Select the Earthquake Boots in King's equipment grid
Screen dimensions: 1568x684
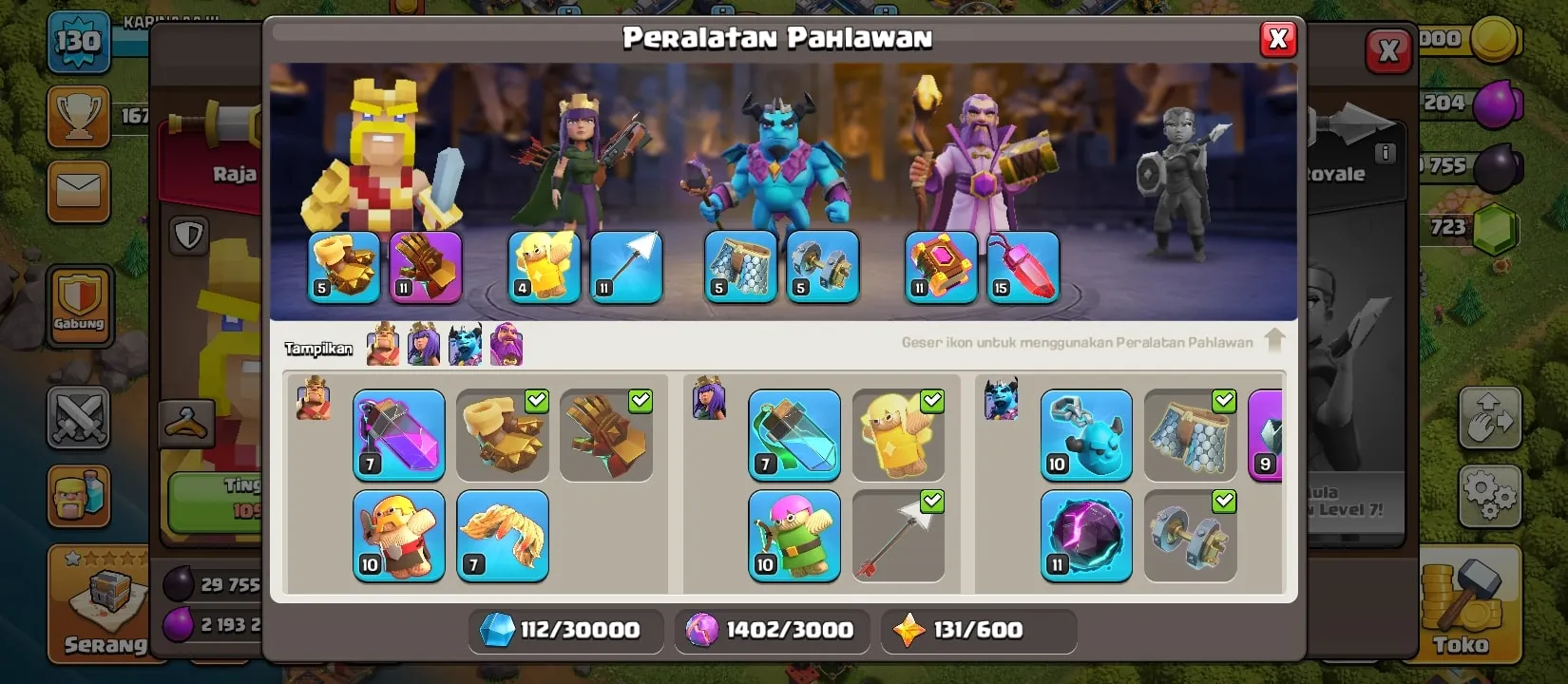click(502, 435)
